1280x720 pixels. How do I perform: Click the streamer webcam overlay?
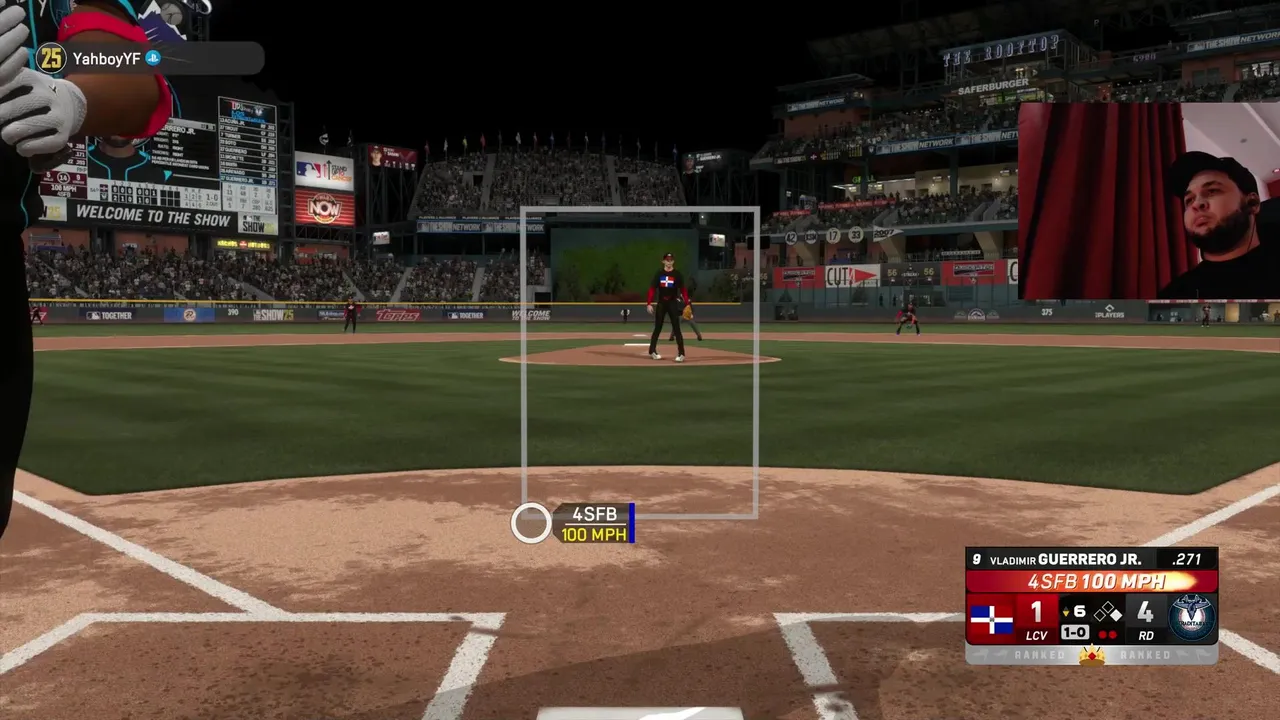point(1149,200)
